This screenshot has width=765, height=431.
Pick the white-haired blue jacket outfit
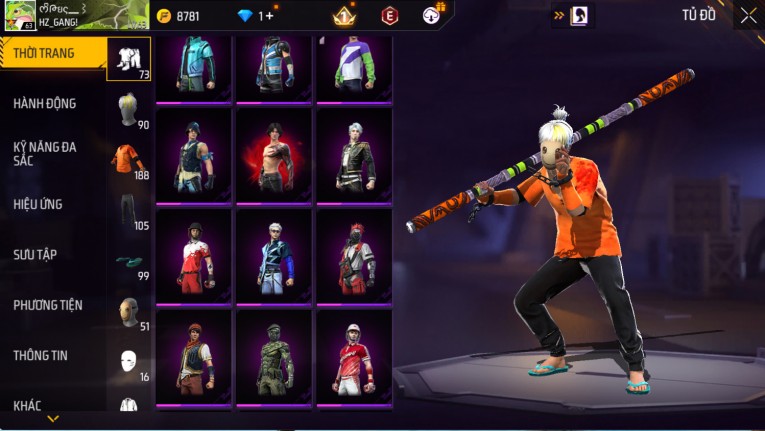[x=273, y=256]
